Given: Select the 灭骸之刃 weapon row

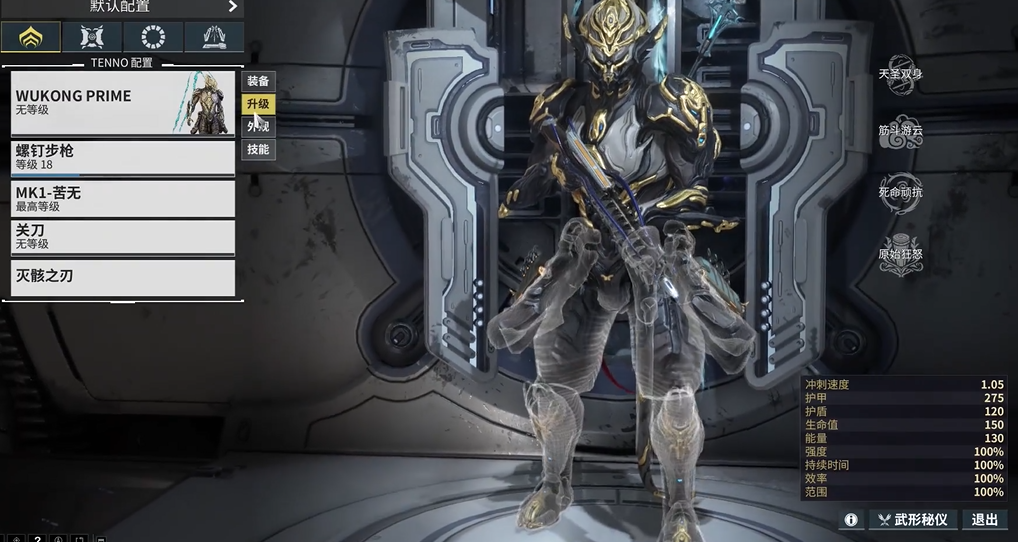Looking at the screenshot, I should pyautogui.click(x=122, y=276).
